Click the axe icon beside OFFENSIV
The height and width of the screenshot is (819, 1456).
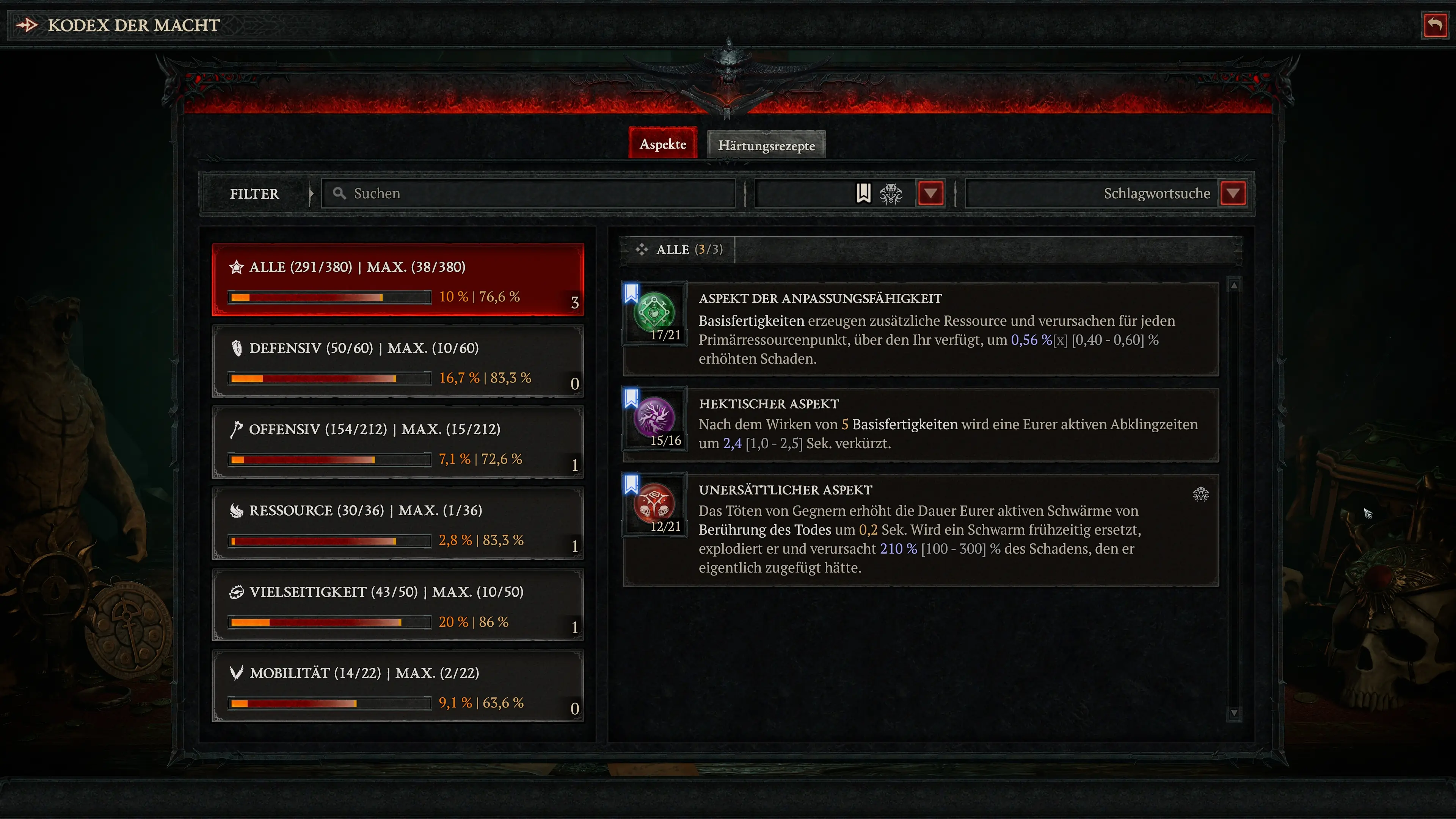[236, 430]
